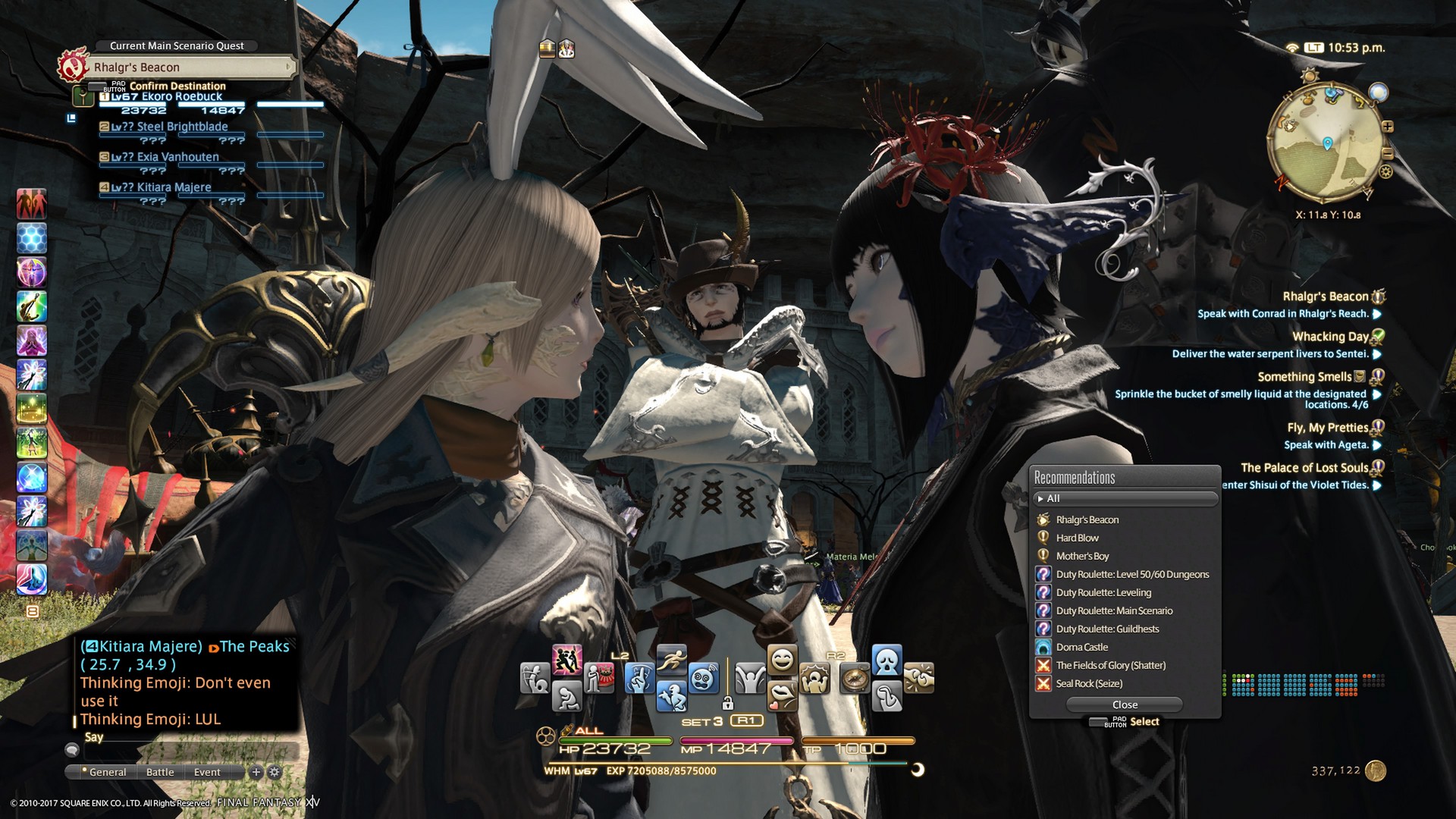Open Duty Roulette: Guildhests entry
Screen dimensions: 1456x819
coord(1107,629)
